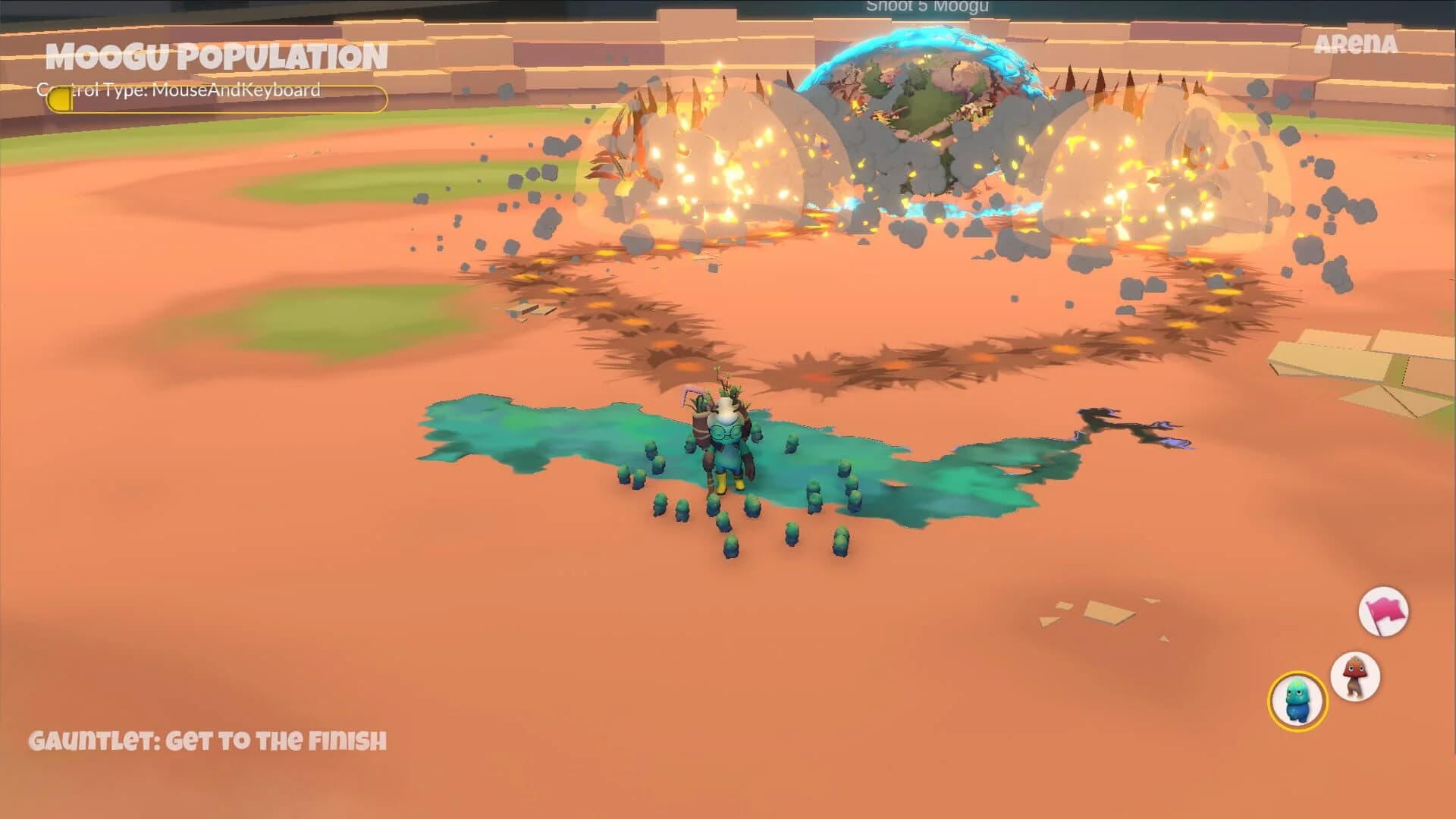Open the Shoot 5 Moogu objective banner
This screenshot has height=819, width=1456.
pos(927,6)
